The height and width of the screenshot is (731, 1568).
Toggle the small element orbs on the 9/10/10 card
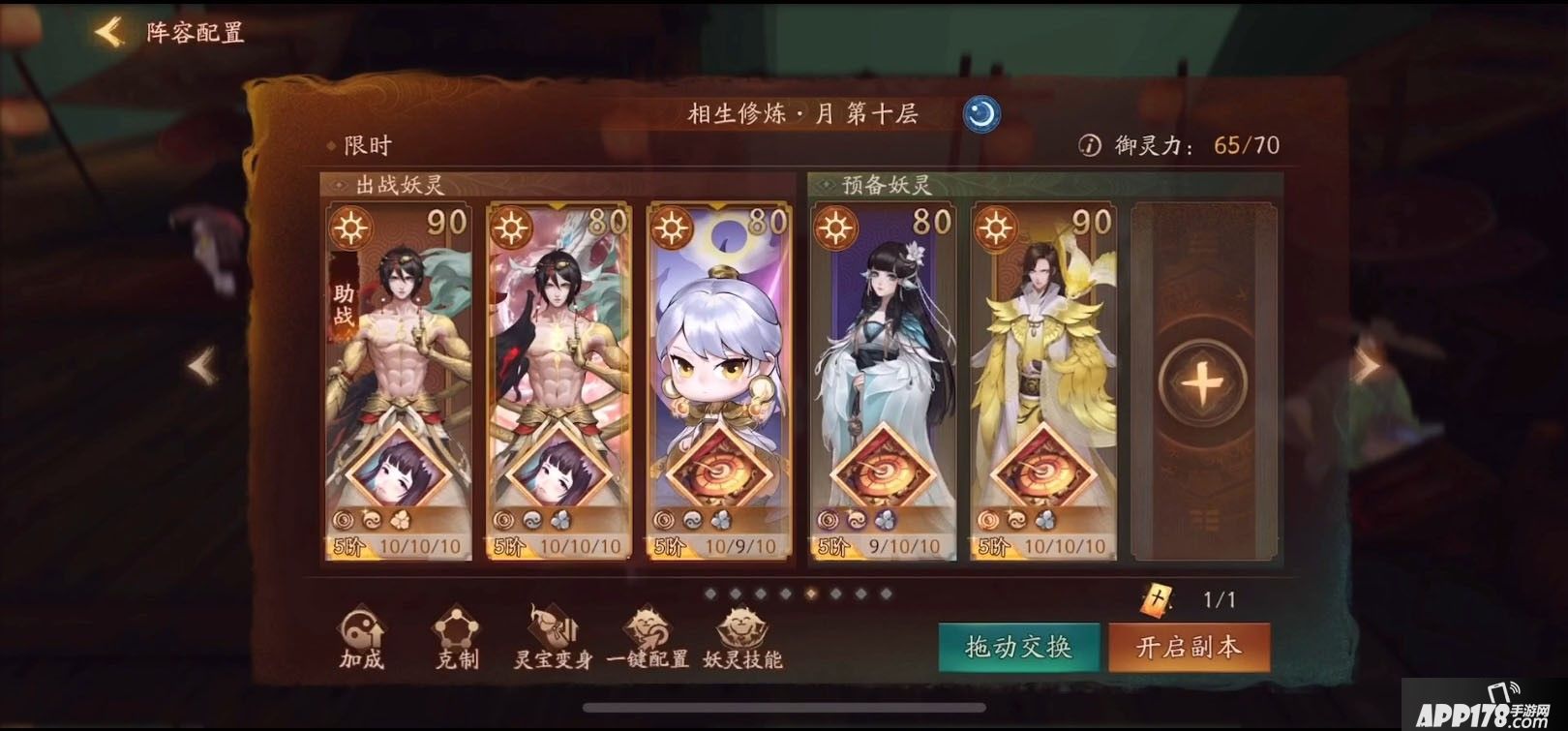(x=855, y=519)
